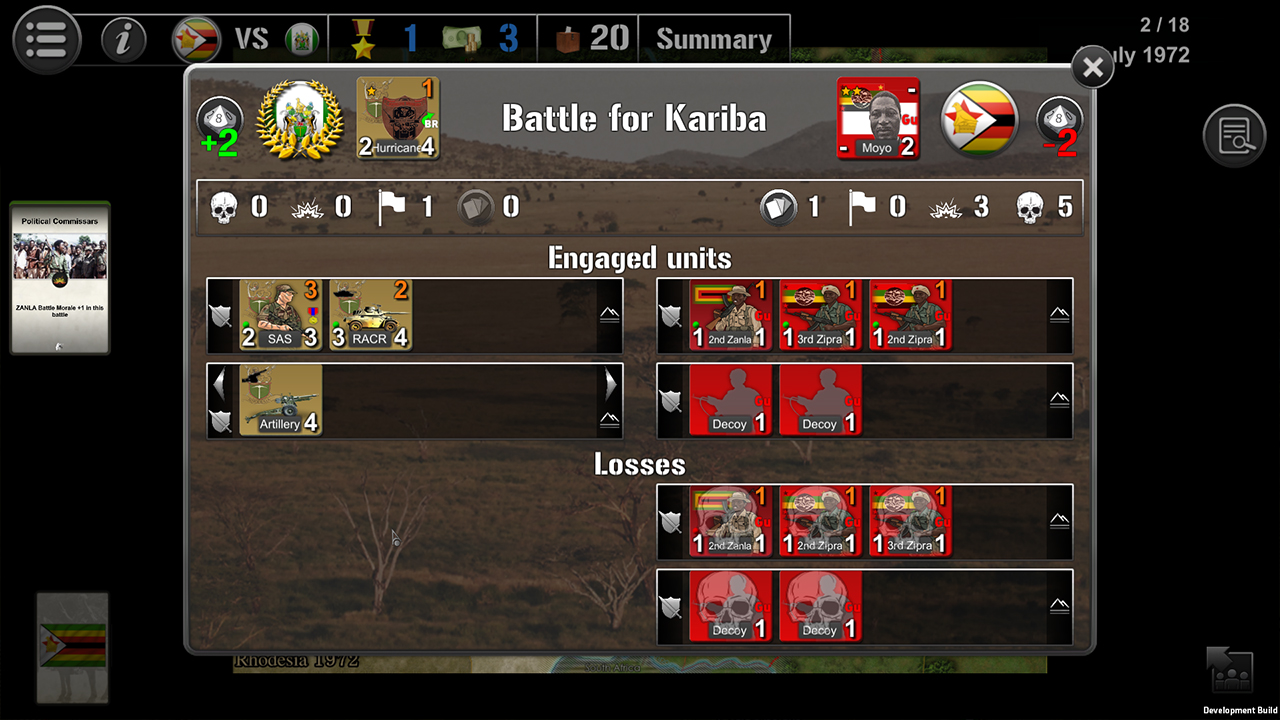Viewport: 1280px width, 720px height.
Task: Click the Hurricane operation counter
Action: pyautogui.click(x=397, y=118)
